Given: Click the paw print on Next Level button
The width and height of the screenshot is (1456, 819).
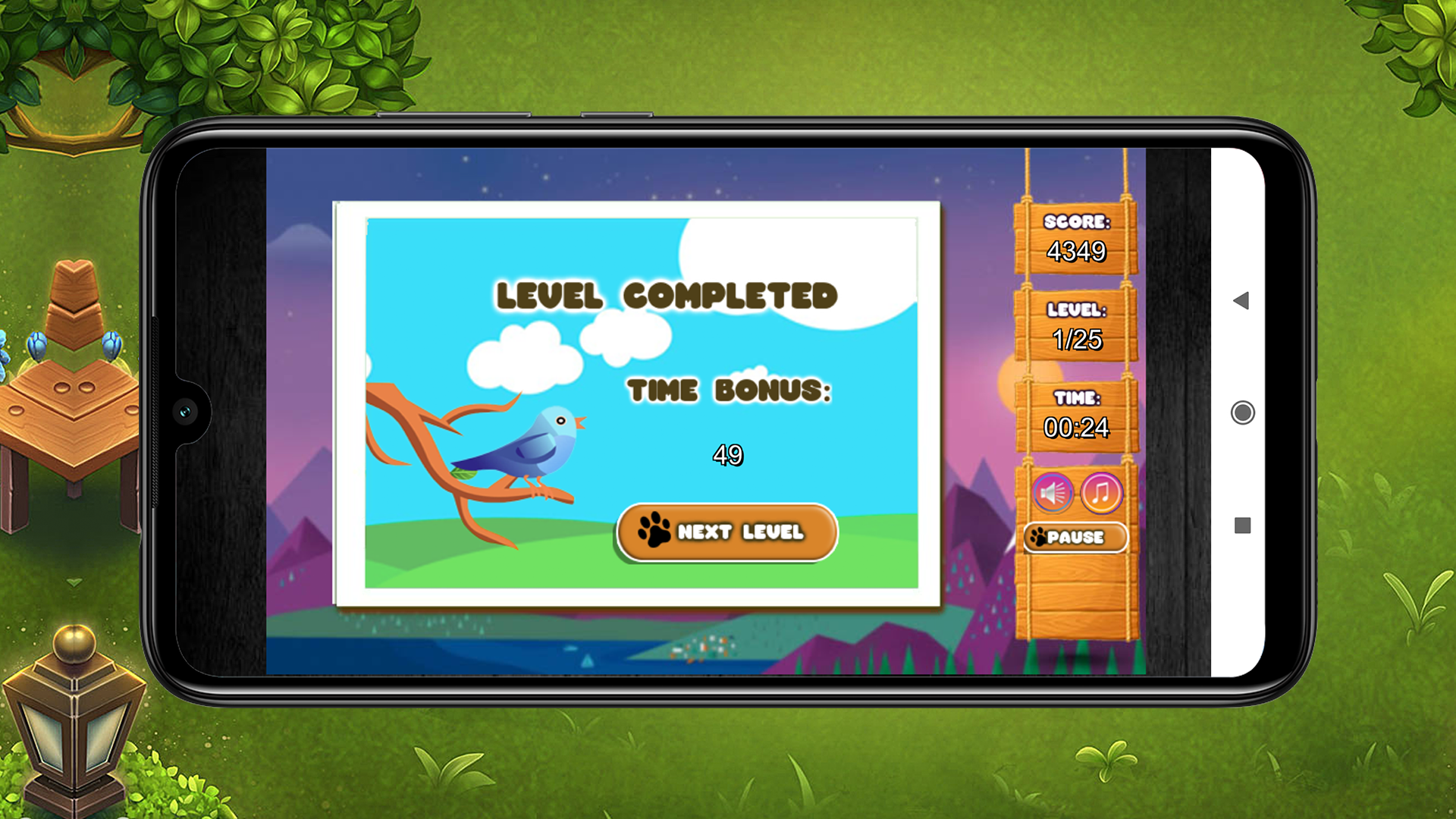Looking at the screenshot, I should click(x=653, y=531).
